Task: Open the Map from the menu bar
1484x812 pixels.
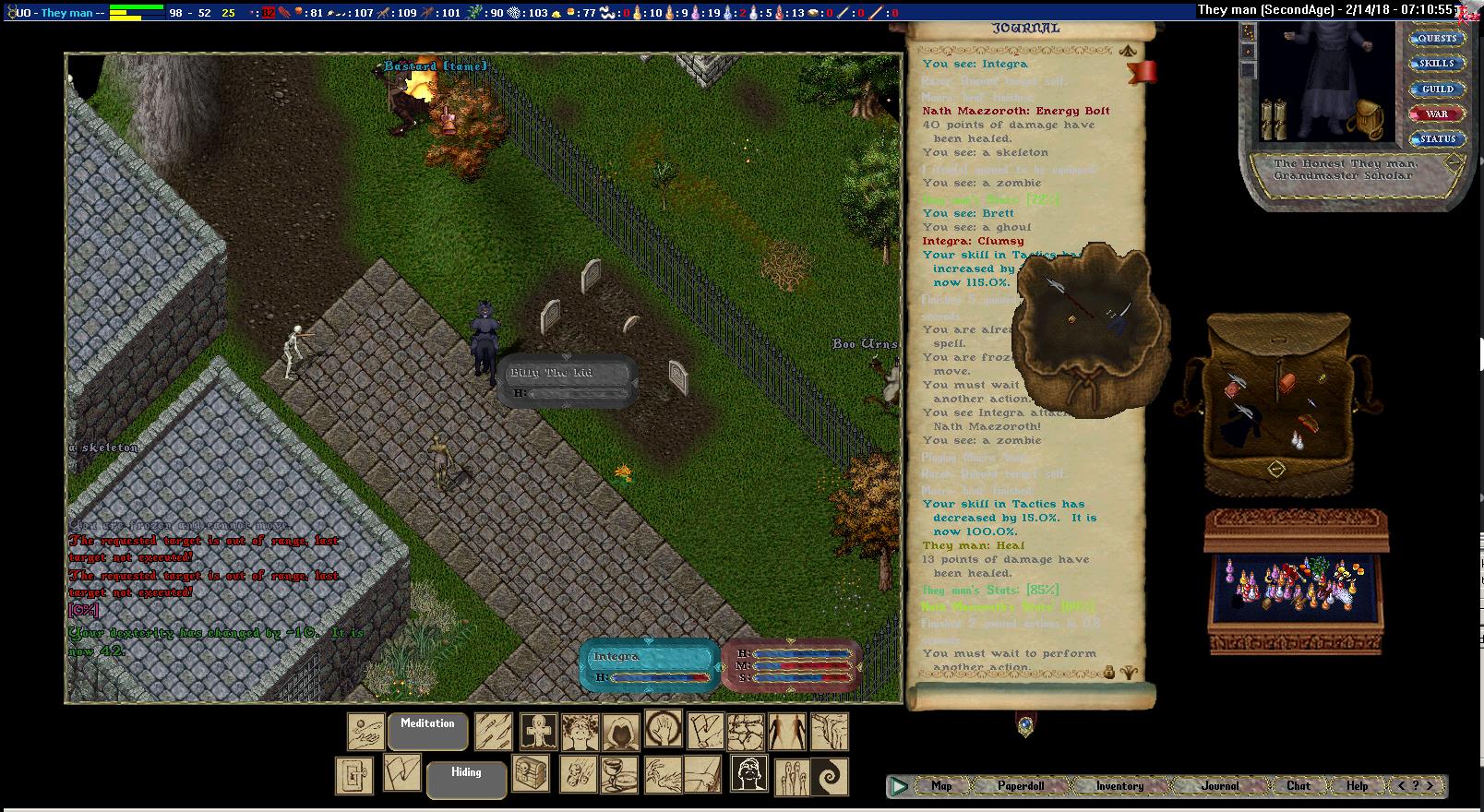Action: tap(941, 786)
